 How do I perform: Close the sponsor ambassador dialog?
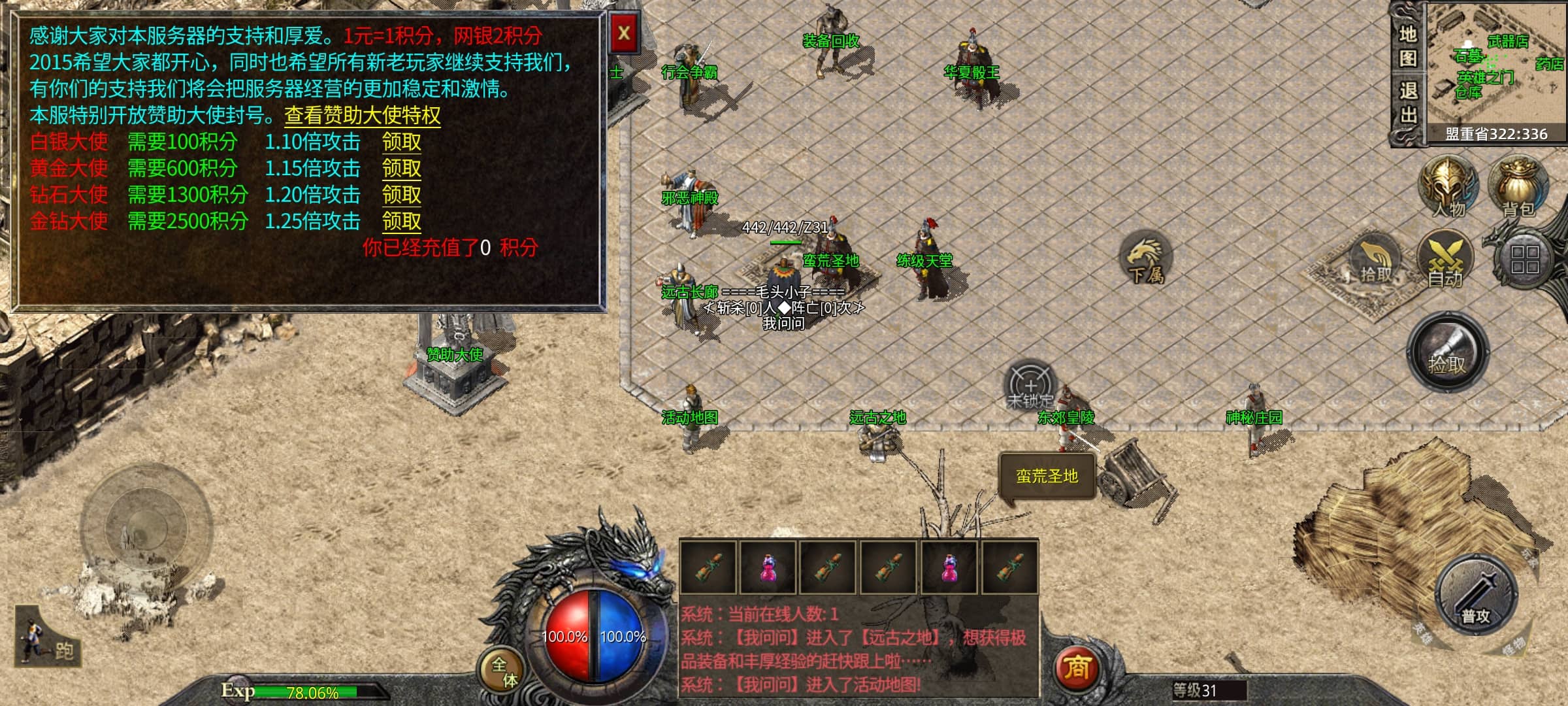[624, 33]
